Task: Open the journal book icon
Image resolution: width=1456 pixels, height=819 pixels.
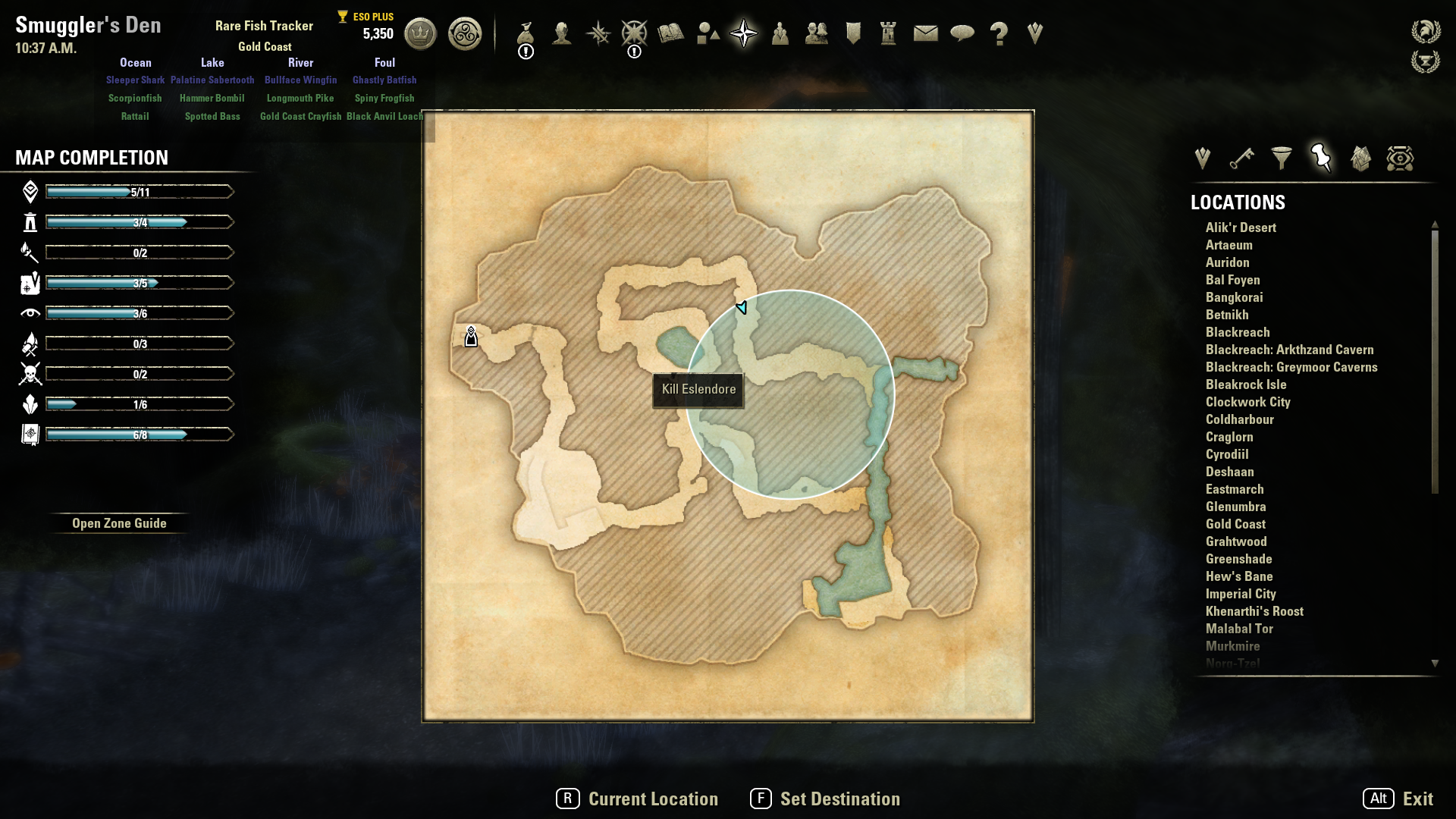Action: (x=671, y=33)
